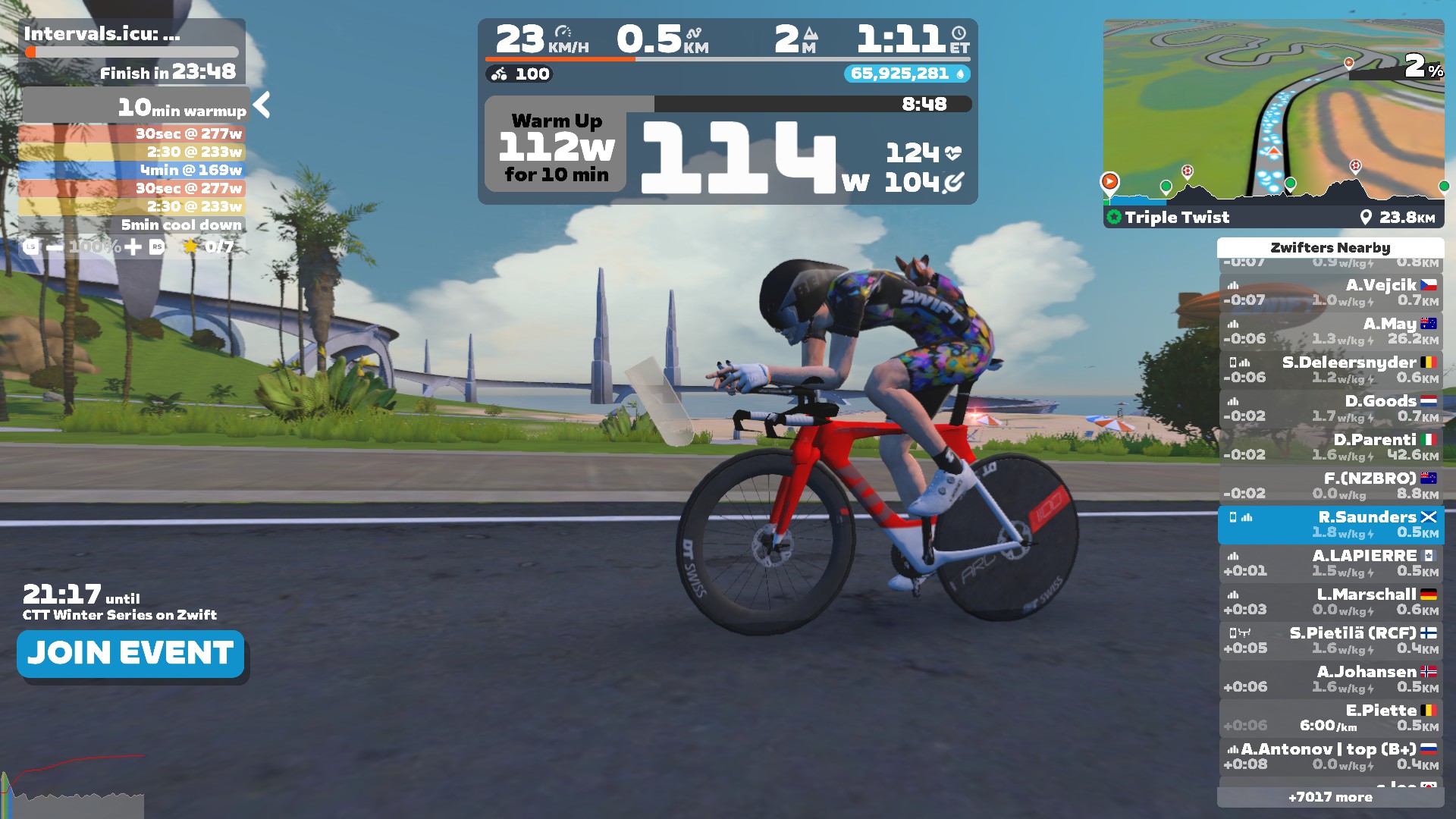Click the highlighted R.Saunders row
Image resolution: width=1456 pixels, height=819 pixels.
1331,525
